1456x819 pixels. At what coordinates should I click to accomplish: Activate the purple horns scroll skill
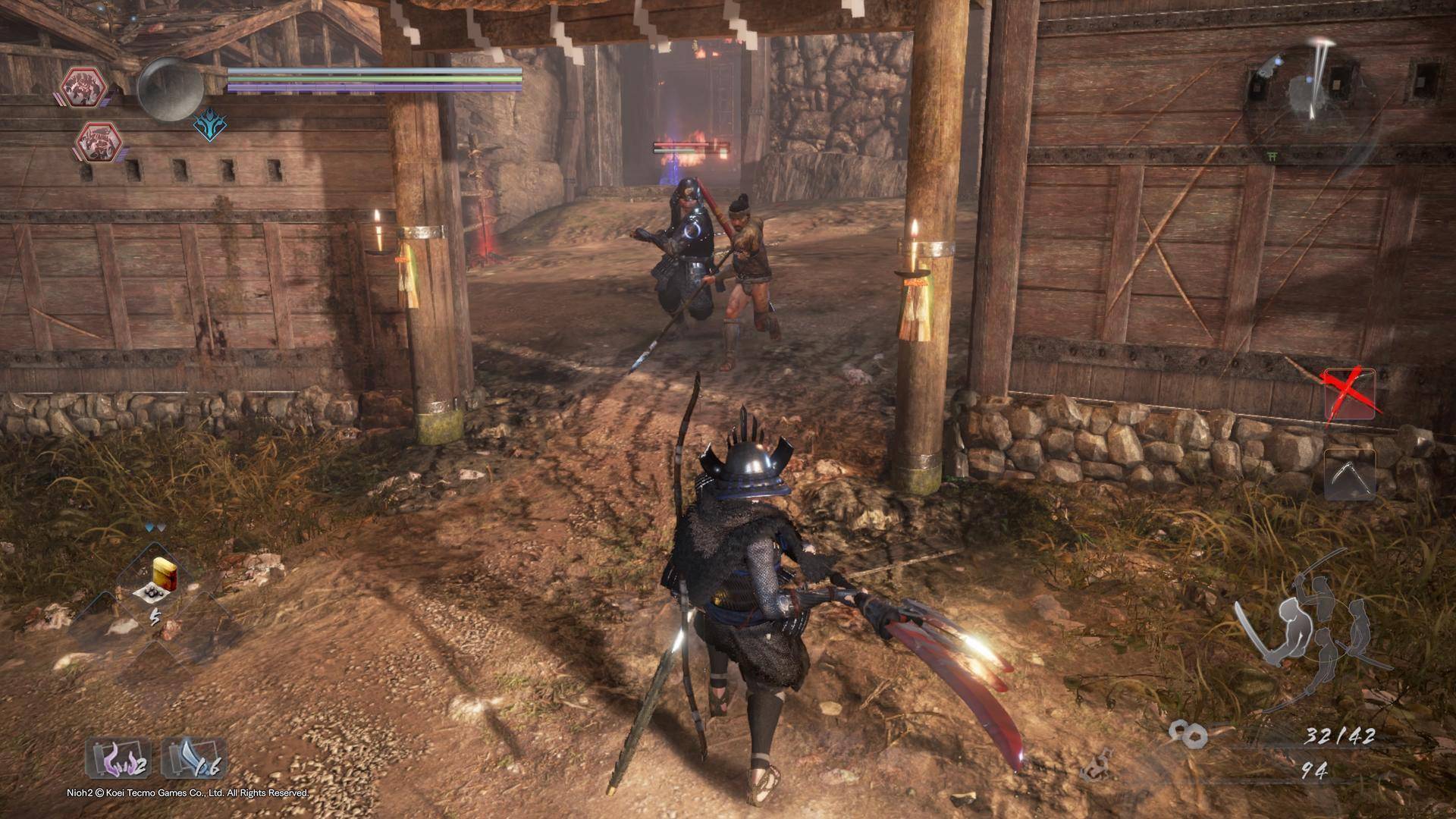pyautogui.click(x=117, y=759)
